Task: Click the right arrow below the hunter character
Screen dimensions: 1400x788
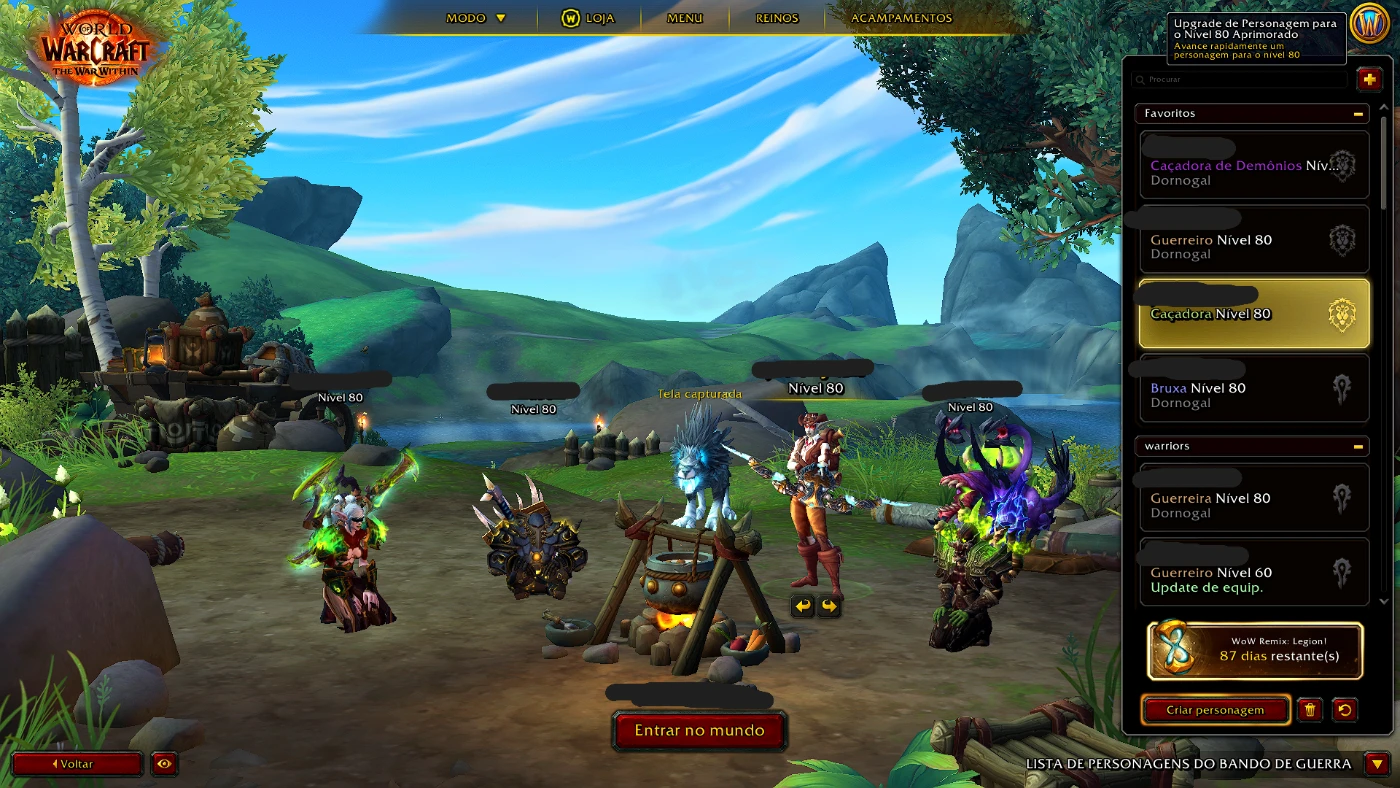Action: coord(828,605)
